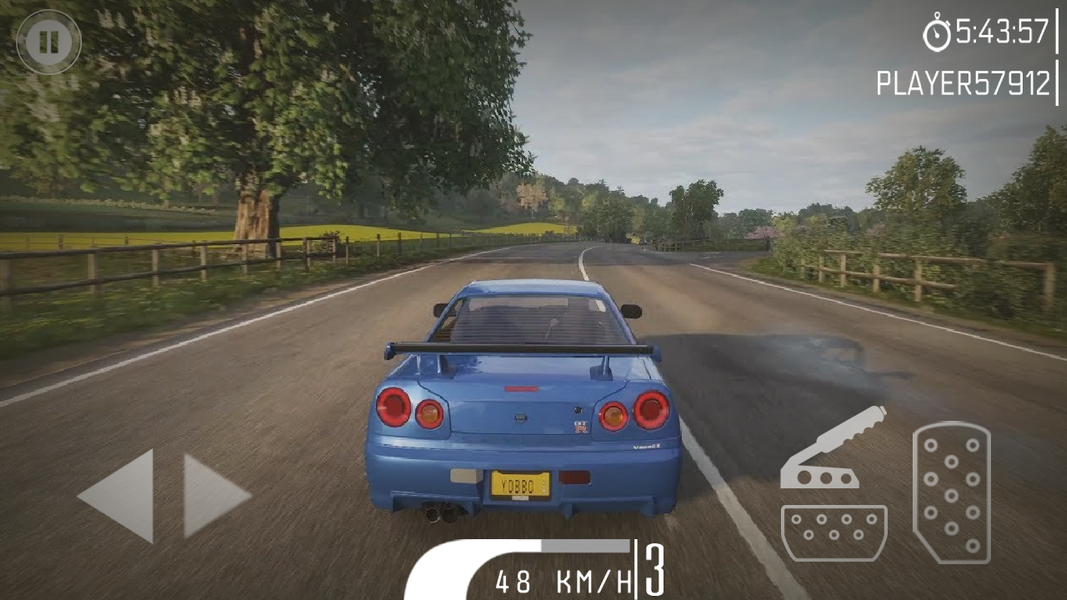Pull the handbrake lever
Viewport: 1067px width, 600px height.
pos(832,450)
